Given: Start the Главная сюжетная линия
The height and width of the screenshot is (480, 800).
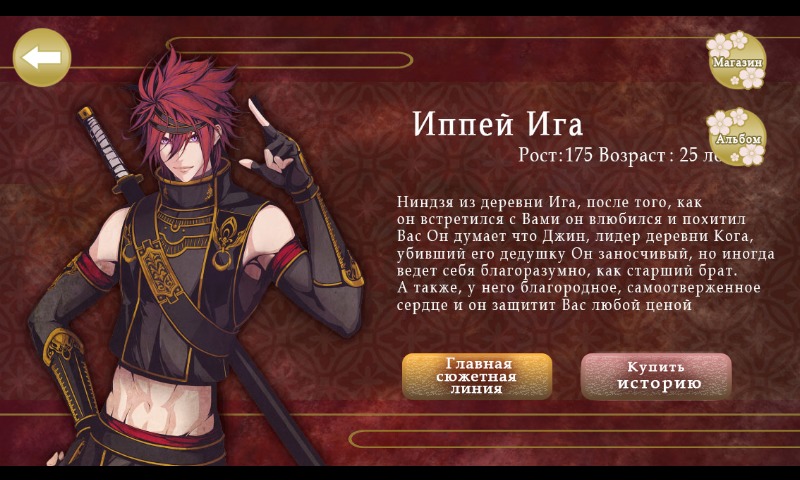Looking at the screenshot, I should point(477,376).
